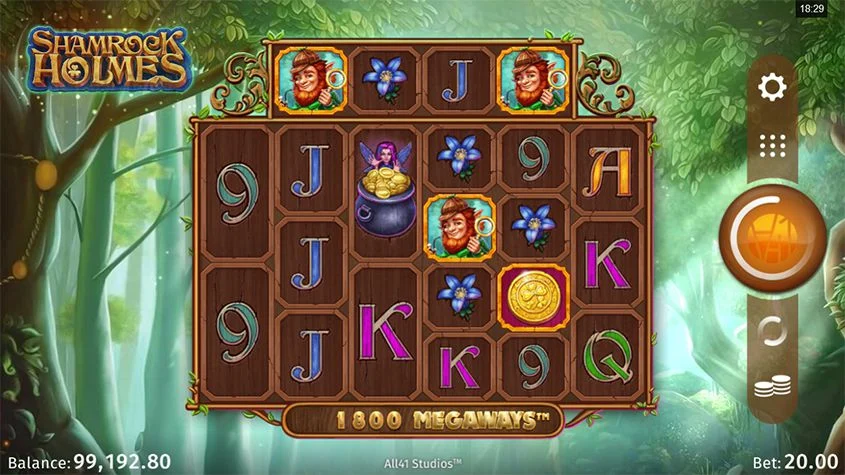Activate the autoplay circular arrow icon
The image size is (845, 475).
tap(771, 330)
